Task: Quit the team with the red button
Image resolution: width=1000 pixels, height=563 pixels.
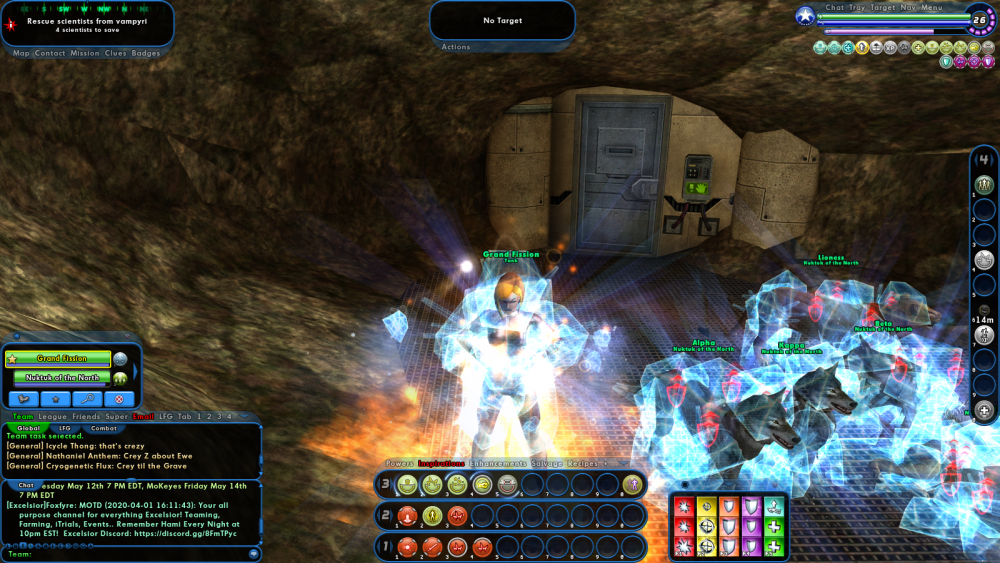Action: (x=119, y=398)
